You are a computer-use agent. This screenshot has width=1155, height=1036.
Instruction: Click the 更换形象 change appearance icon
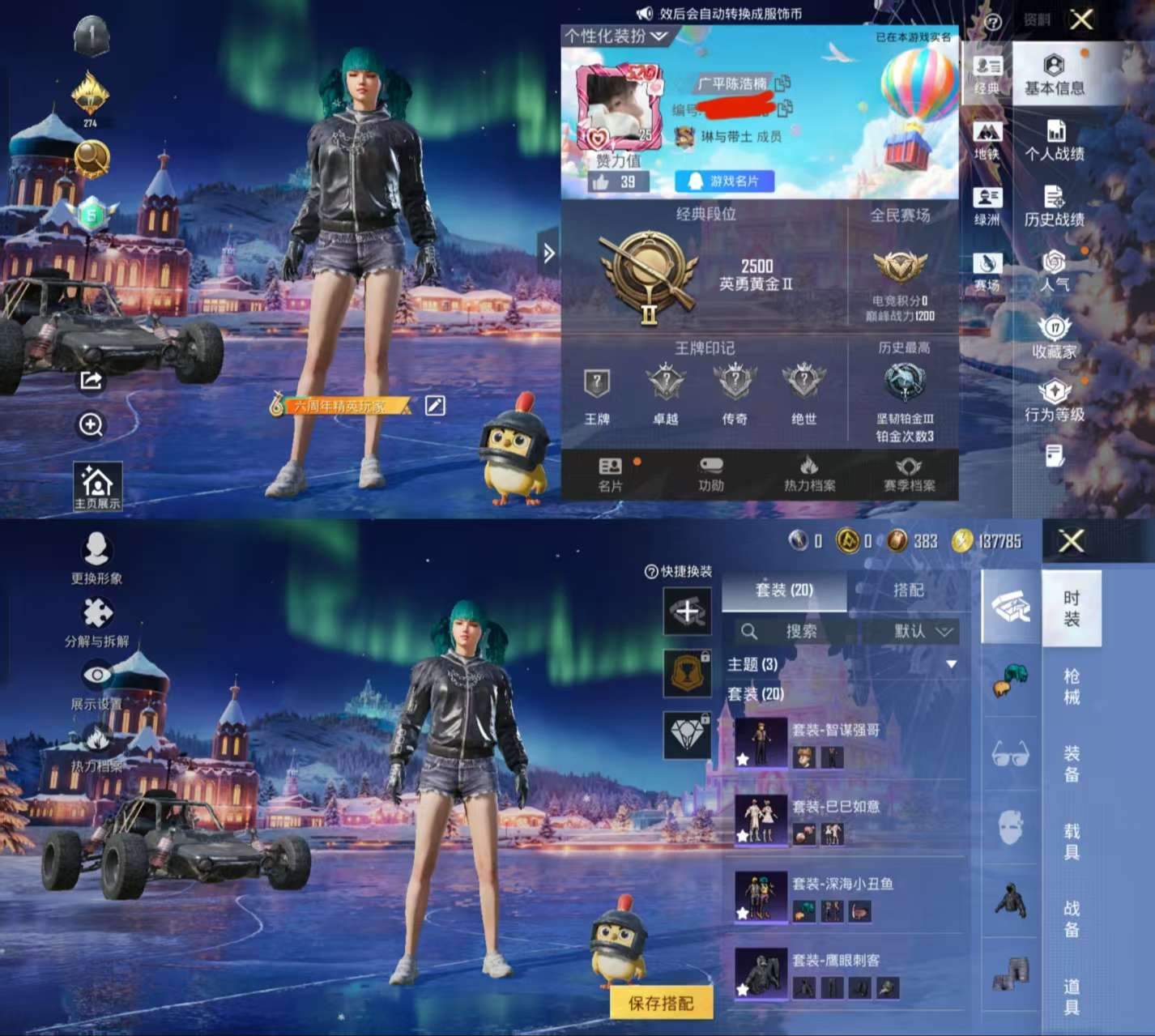point(97,549)
